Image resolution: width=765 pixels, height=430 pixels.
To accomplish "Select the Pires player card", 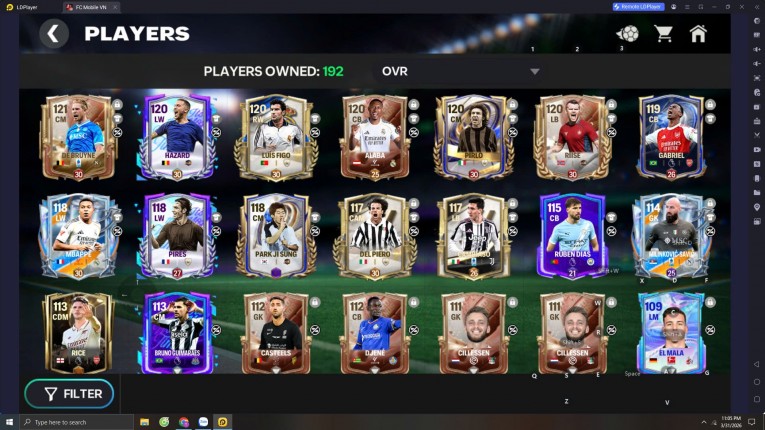I will click(x=176, y=236).
